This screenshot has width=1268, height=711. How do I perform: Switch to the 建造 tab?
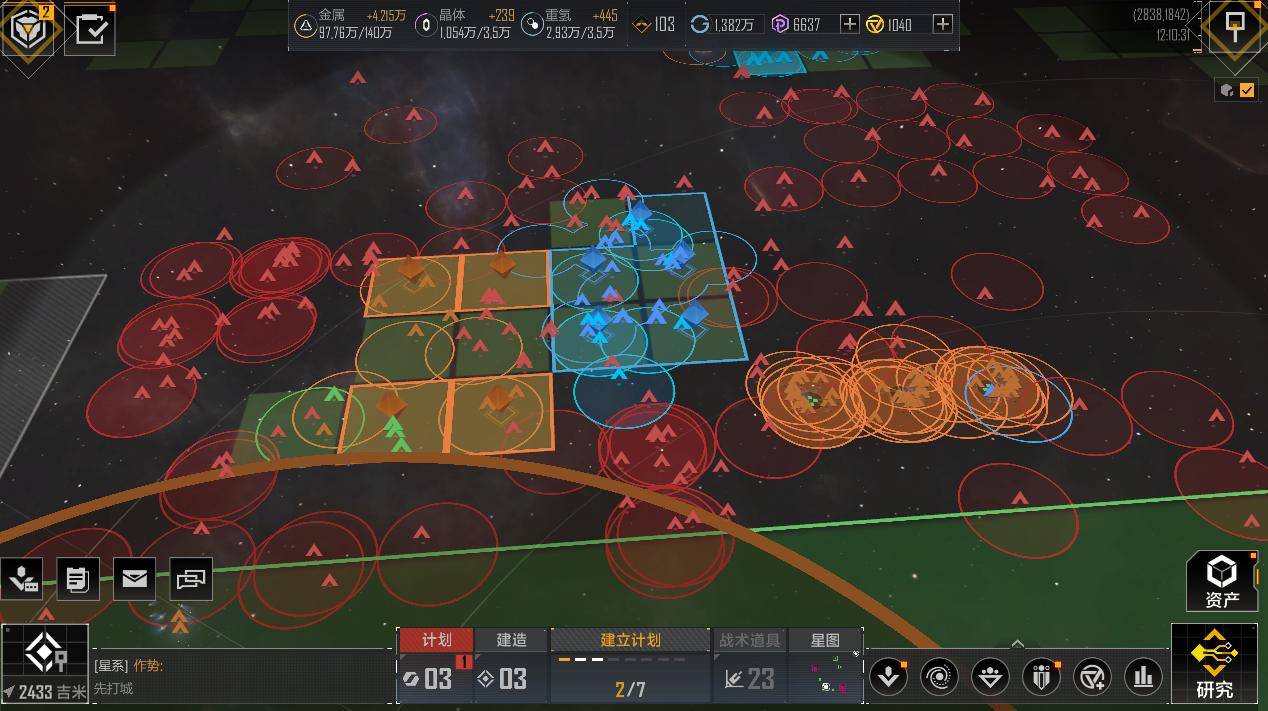511,640
